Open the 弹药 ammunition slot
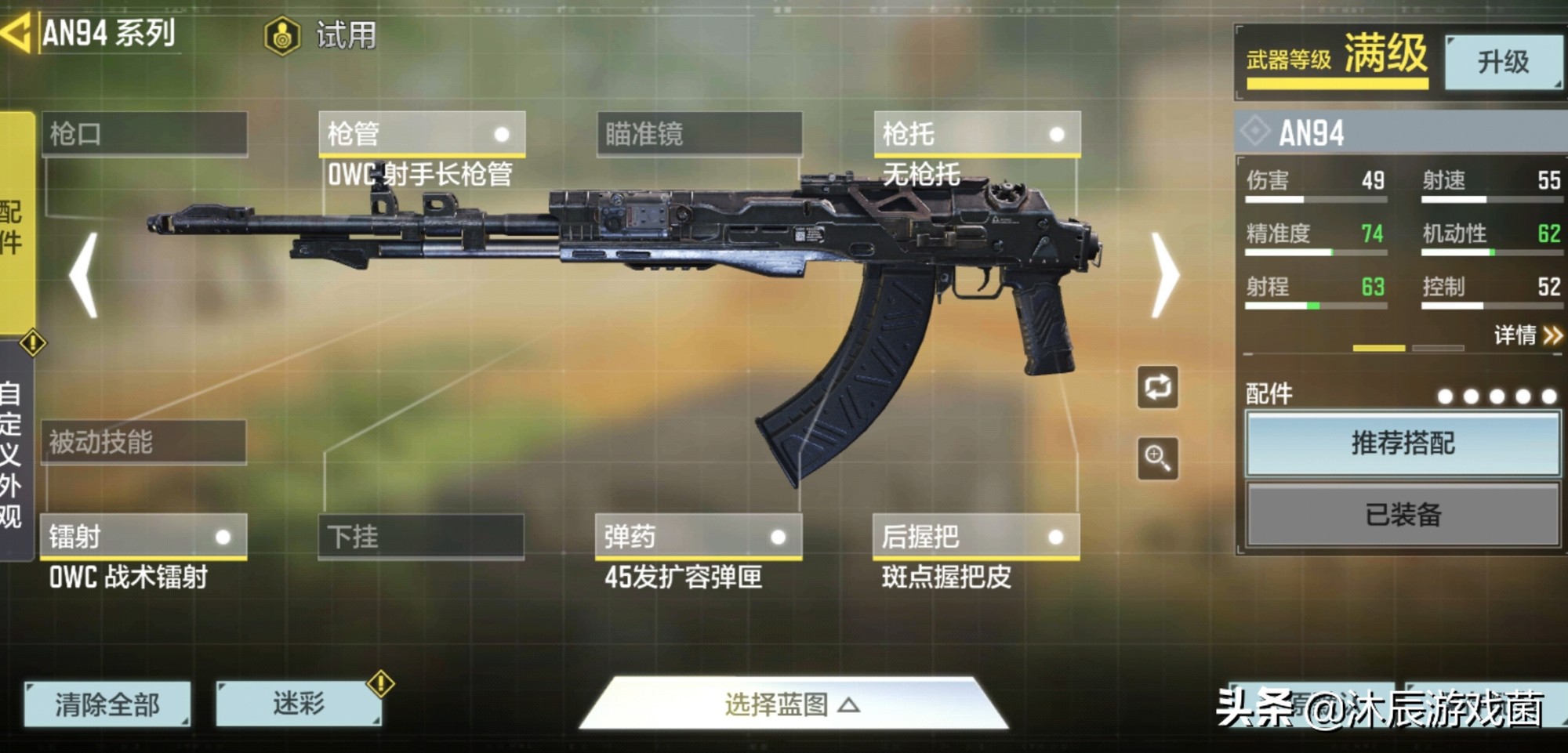The image size is (1568, 753). [699, 537]
